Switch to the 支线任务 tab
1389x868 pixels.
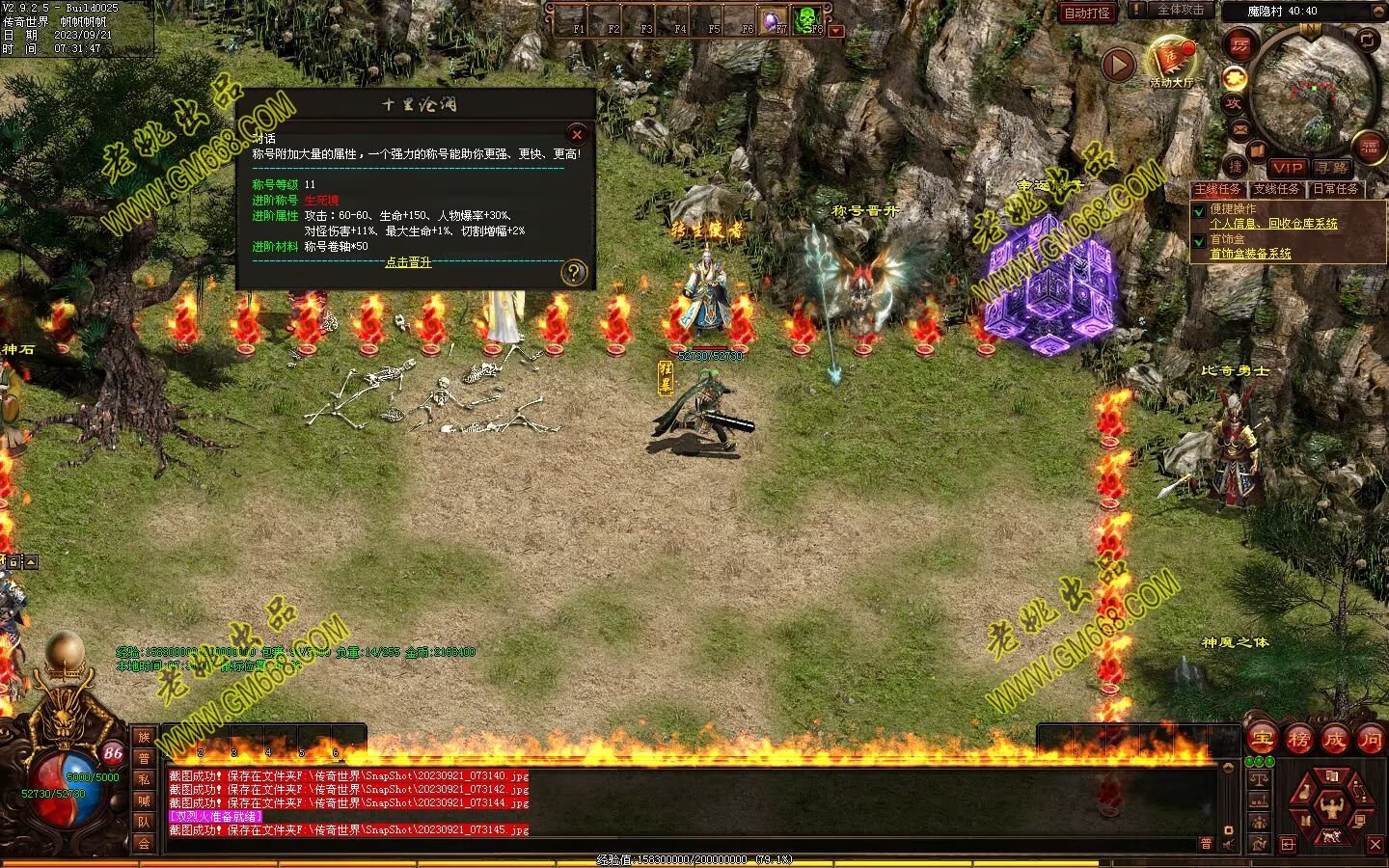(1276, 189)
